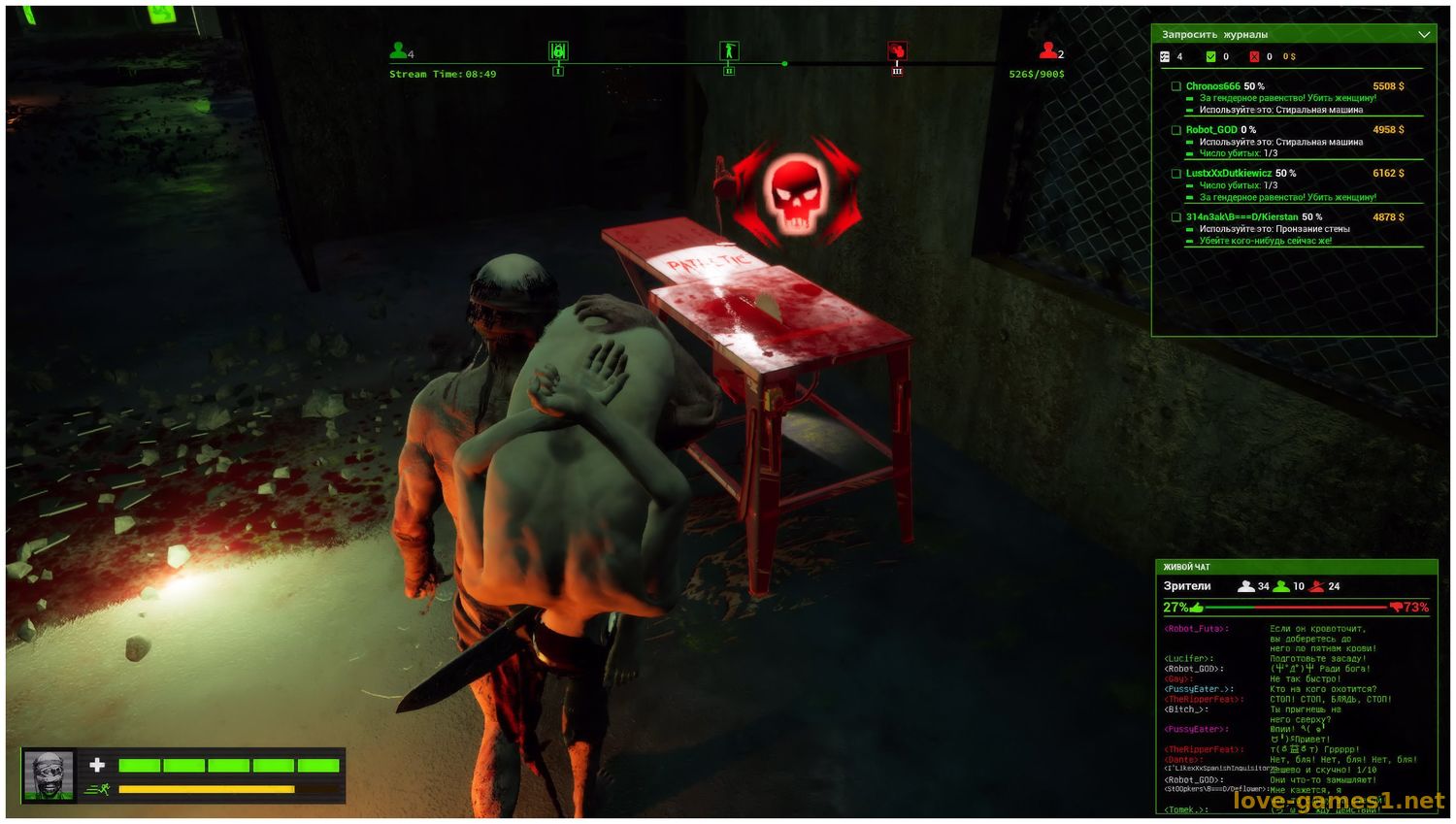1456x824 pixels.
Task: Click the red skull kill-objective marker
Action: [796, 191]
